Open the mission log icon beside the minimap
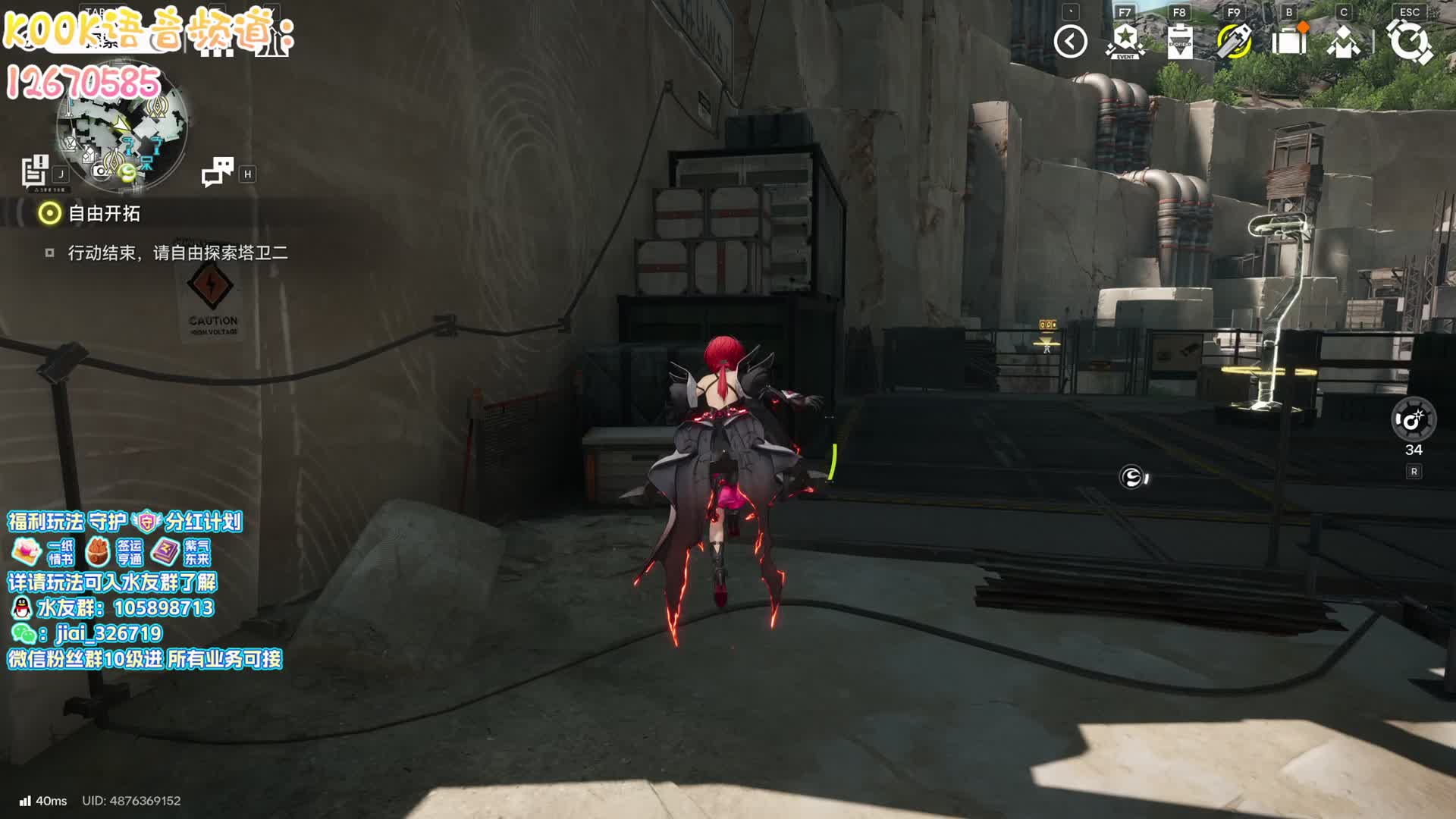Viewport: 1456px width, 819px height. [x=35, y=171]
